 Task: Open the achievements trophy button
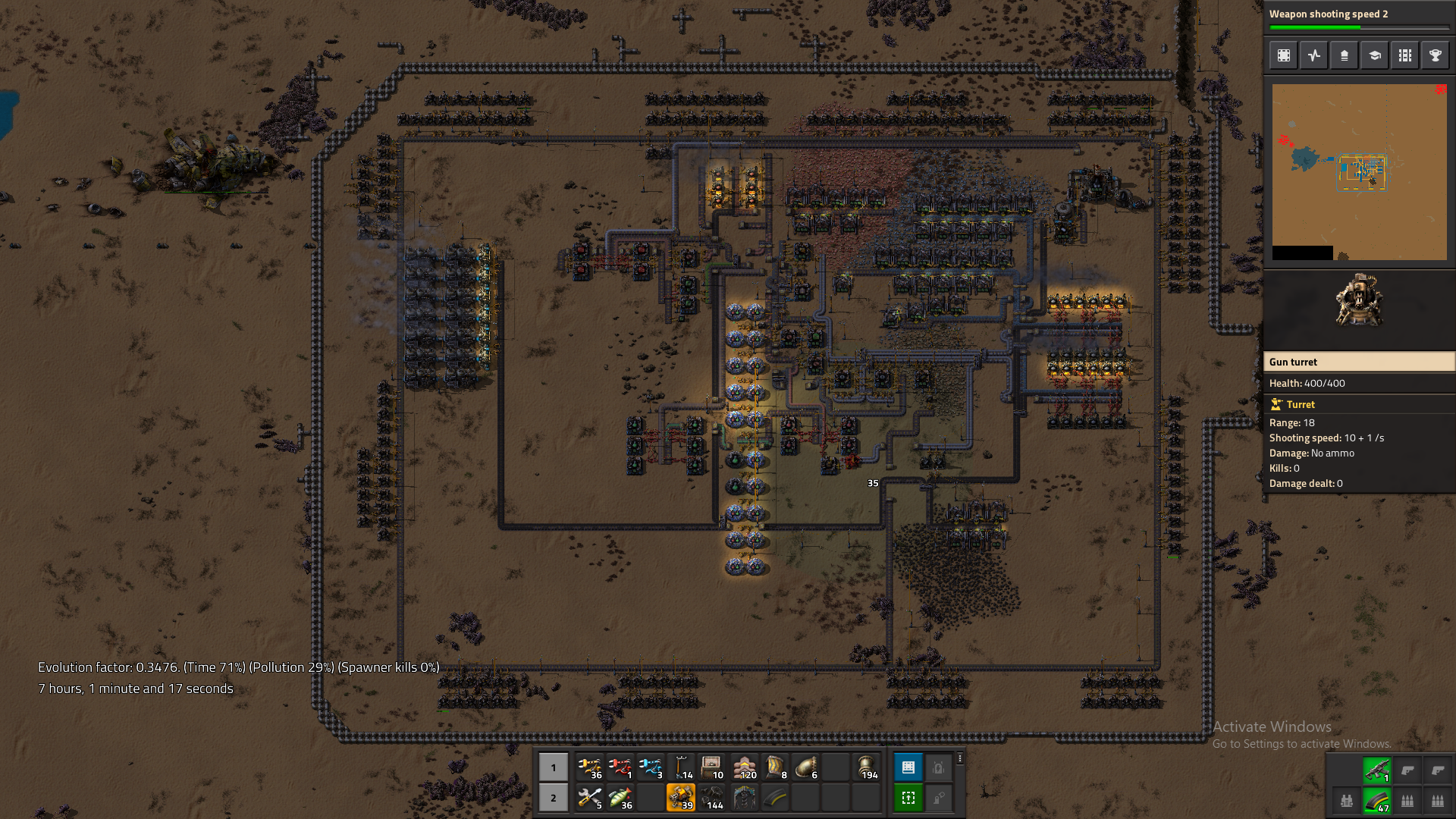[x=1436, y=55]
